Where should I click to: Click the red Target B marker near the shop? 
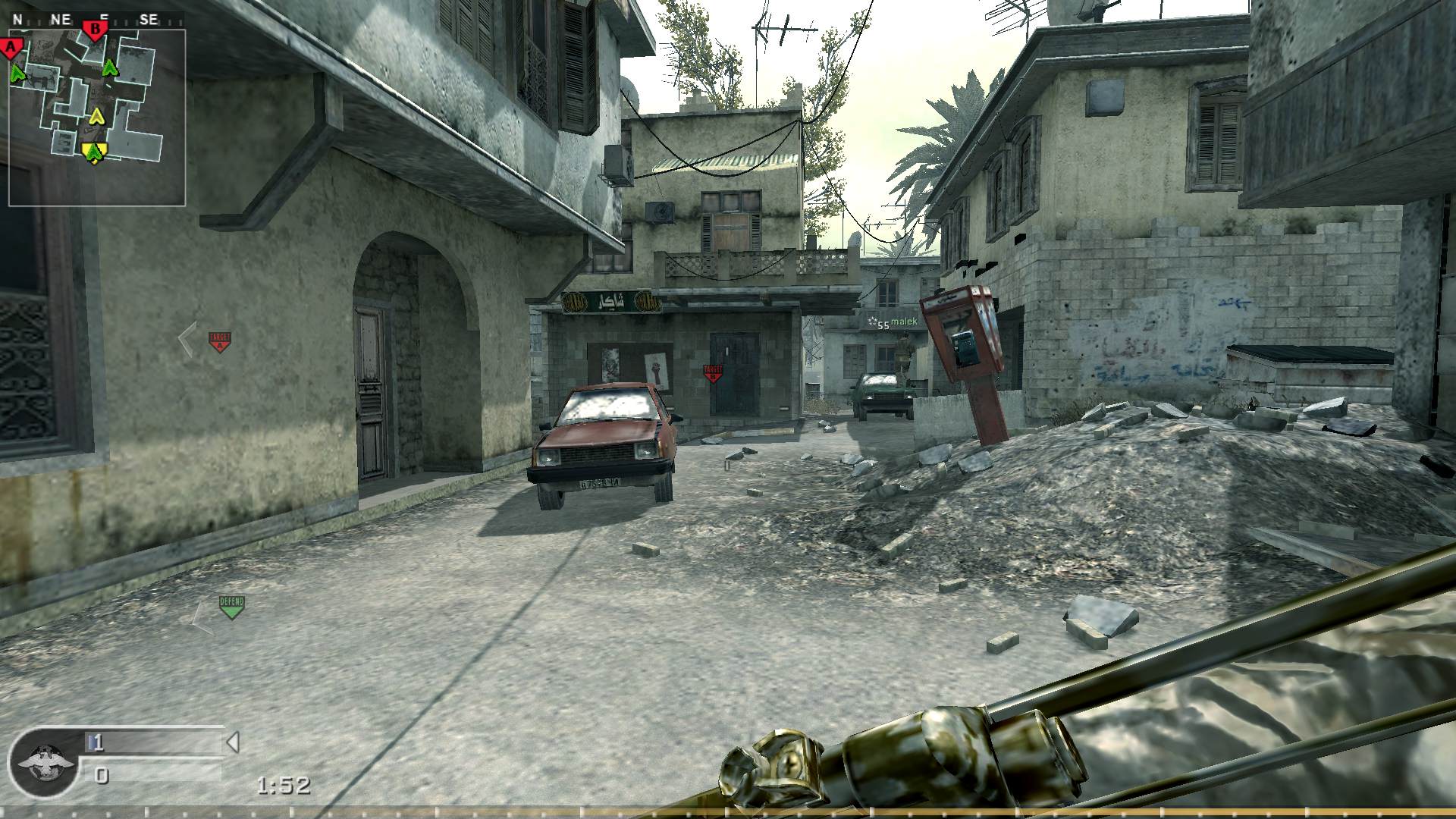tap(711, 372)
